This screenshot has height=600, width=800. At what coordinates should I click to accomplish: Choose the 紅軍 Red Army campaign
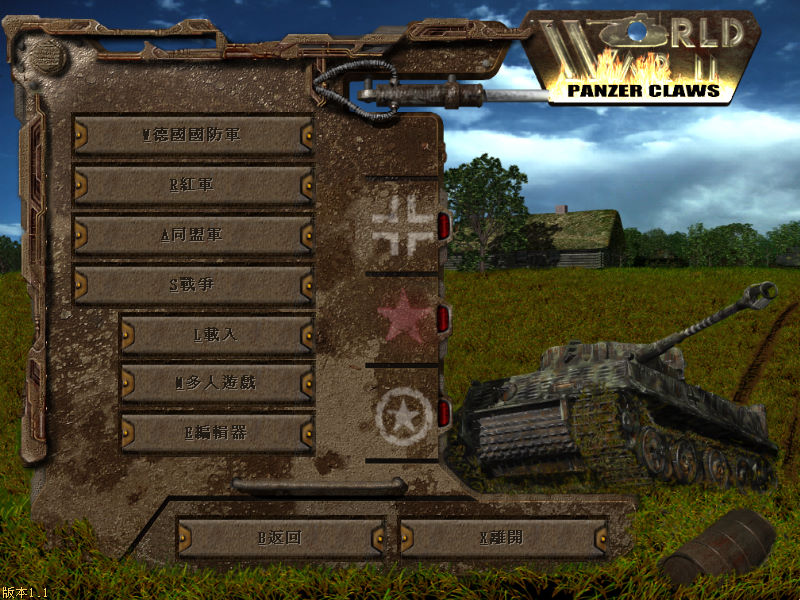tap(193, 185)
